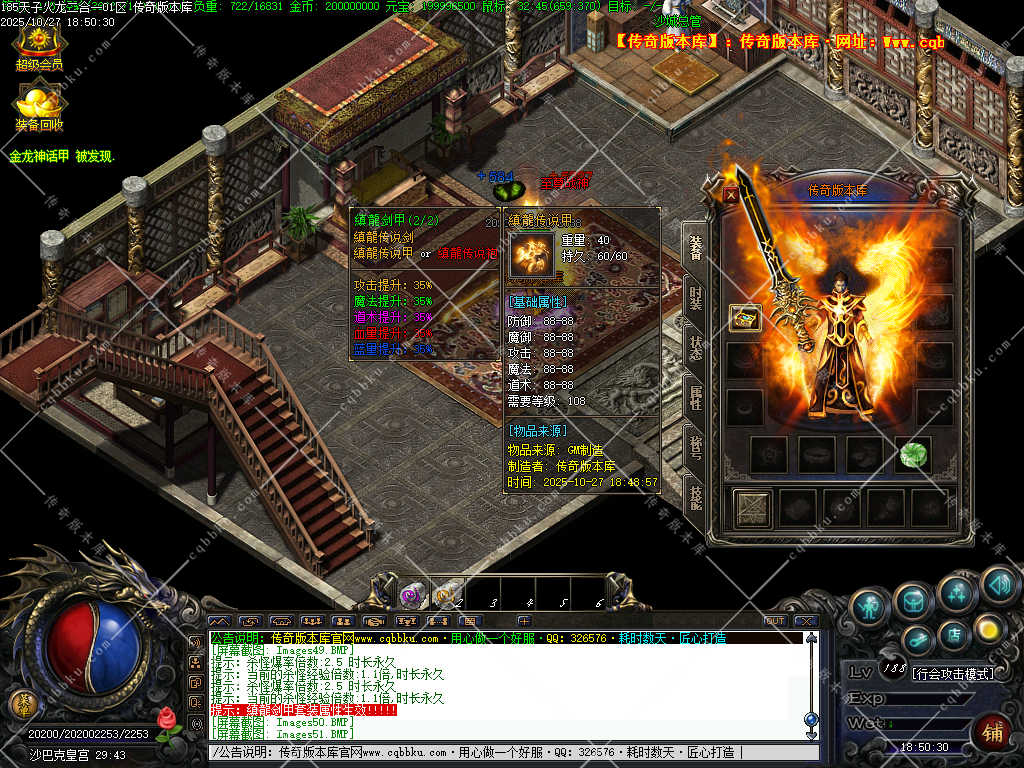Switch to the 装备 equipment tab

click(x=694, y=245)
